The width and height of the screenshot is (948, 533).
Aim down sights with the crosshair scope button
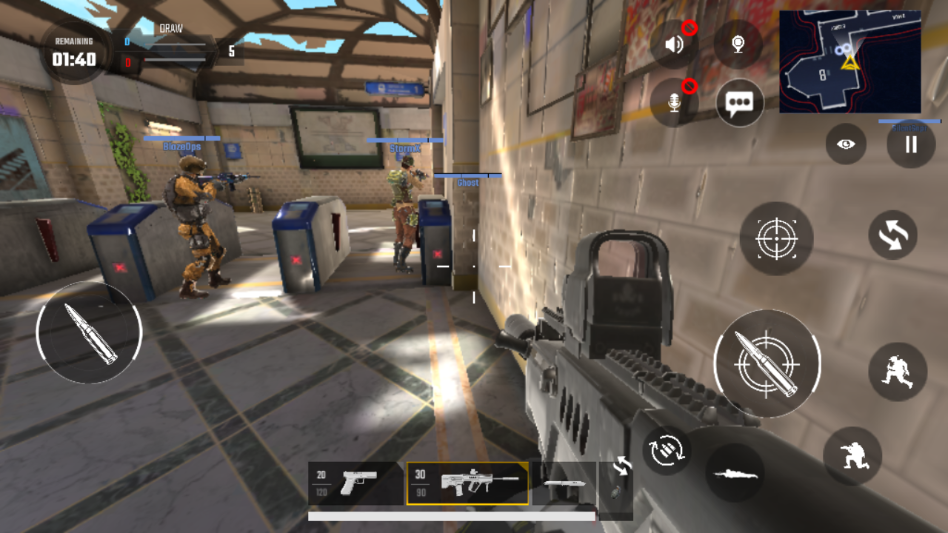click(x=776, y=238)
